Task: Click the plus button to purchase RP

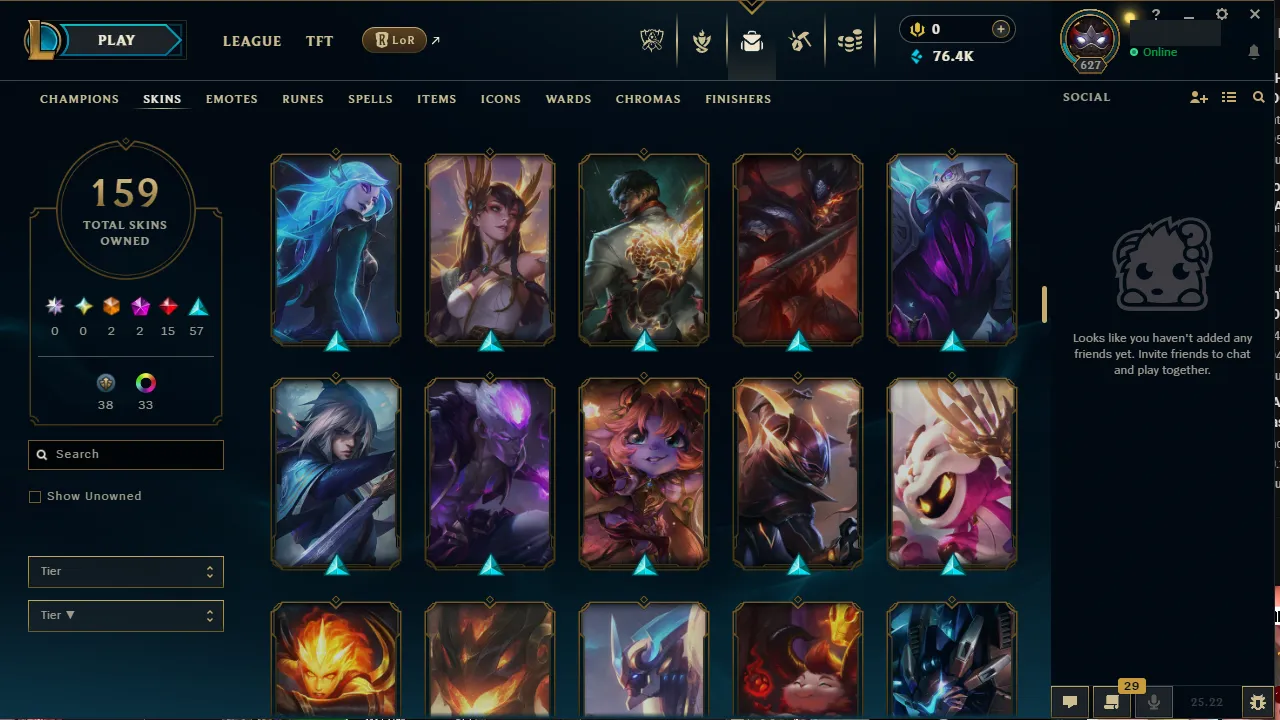Action: [x=1000, y=29]
